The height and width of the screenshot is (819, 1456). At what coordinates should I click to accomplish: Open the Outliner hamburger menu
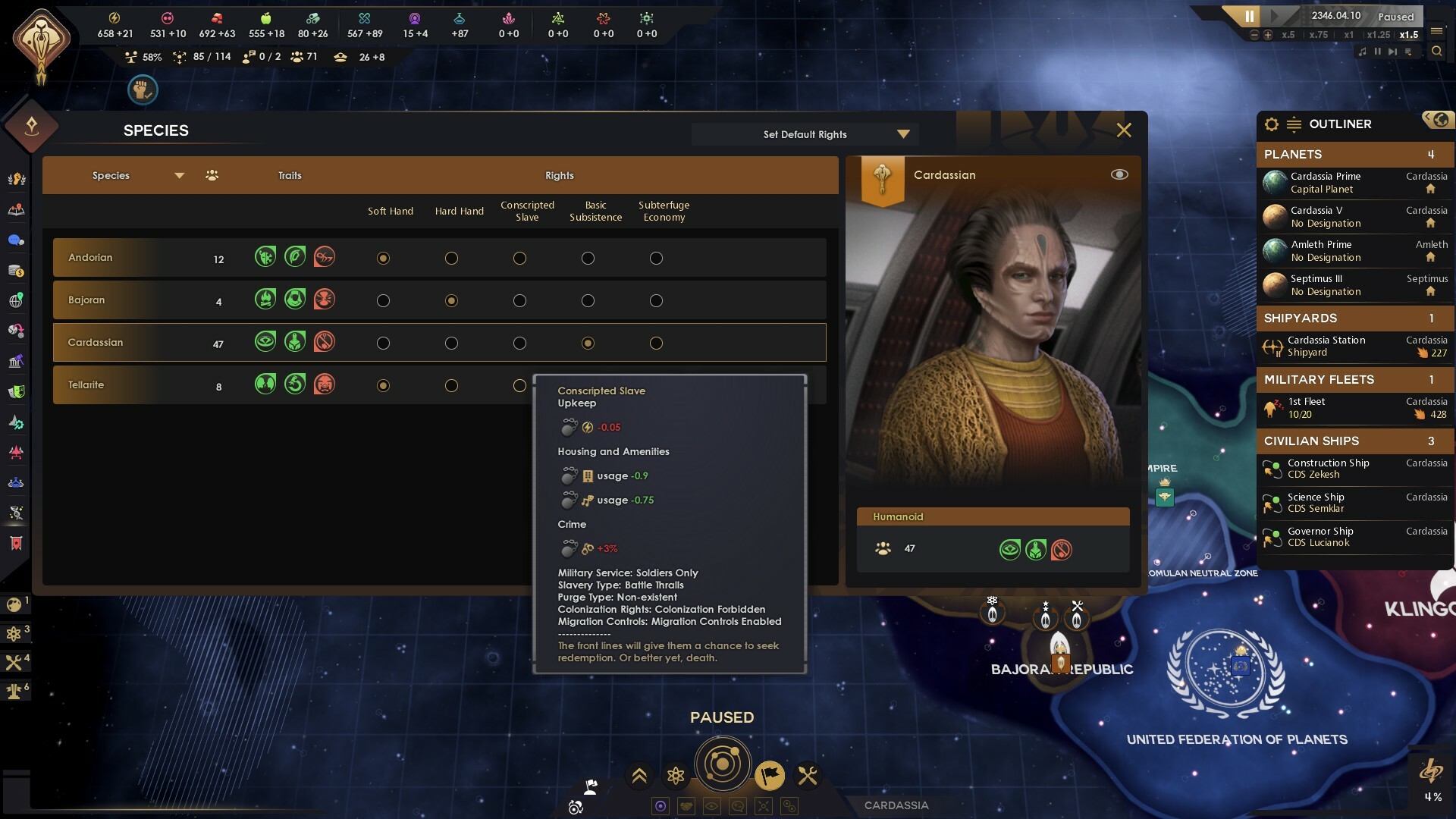[x=1294, y=124]
